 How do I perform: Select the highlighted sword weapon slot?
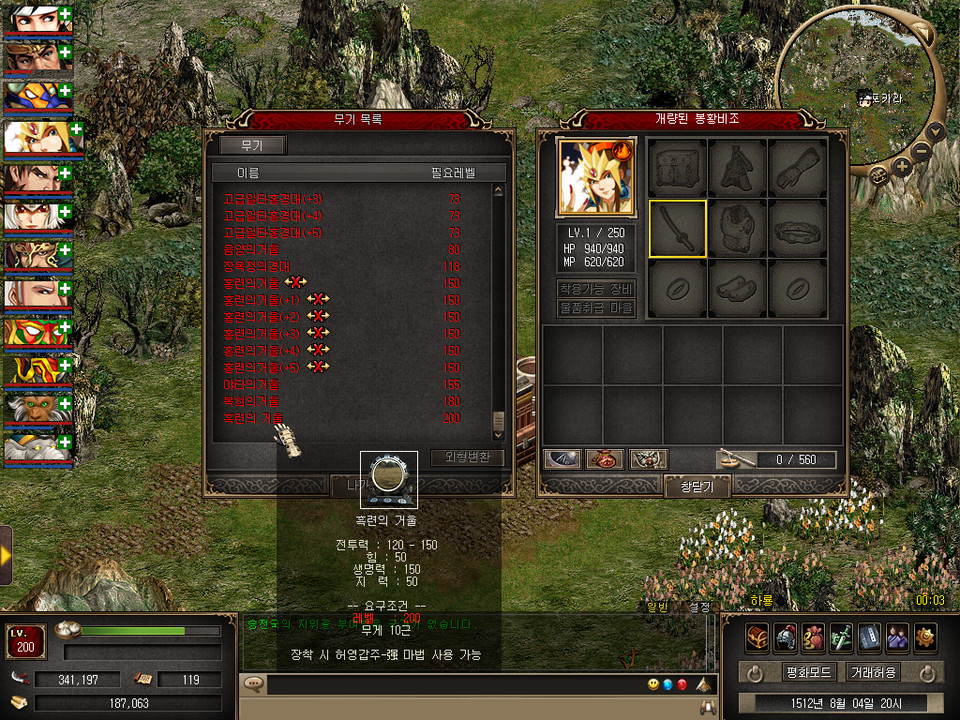coord(678,229)
